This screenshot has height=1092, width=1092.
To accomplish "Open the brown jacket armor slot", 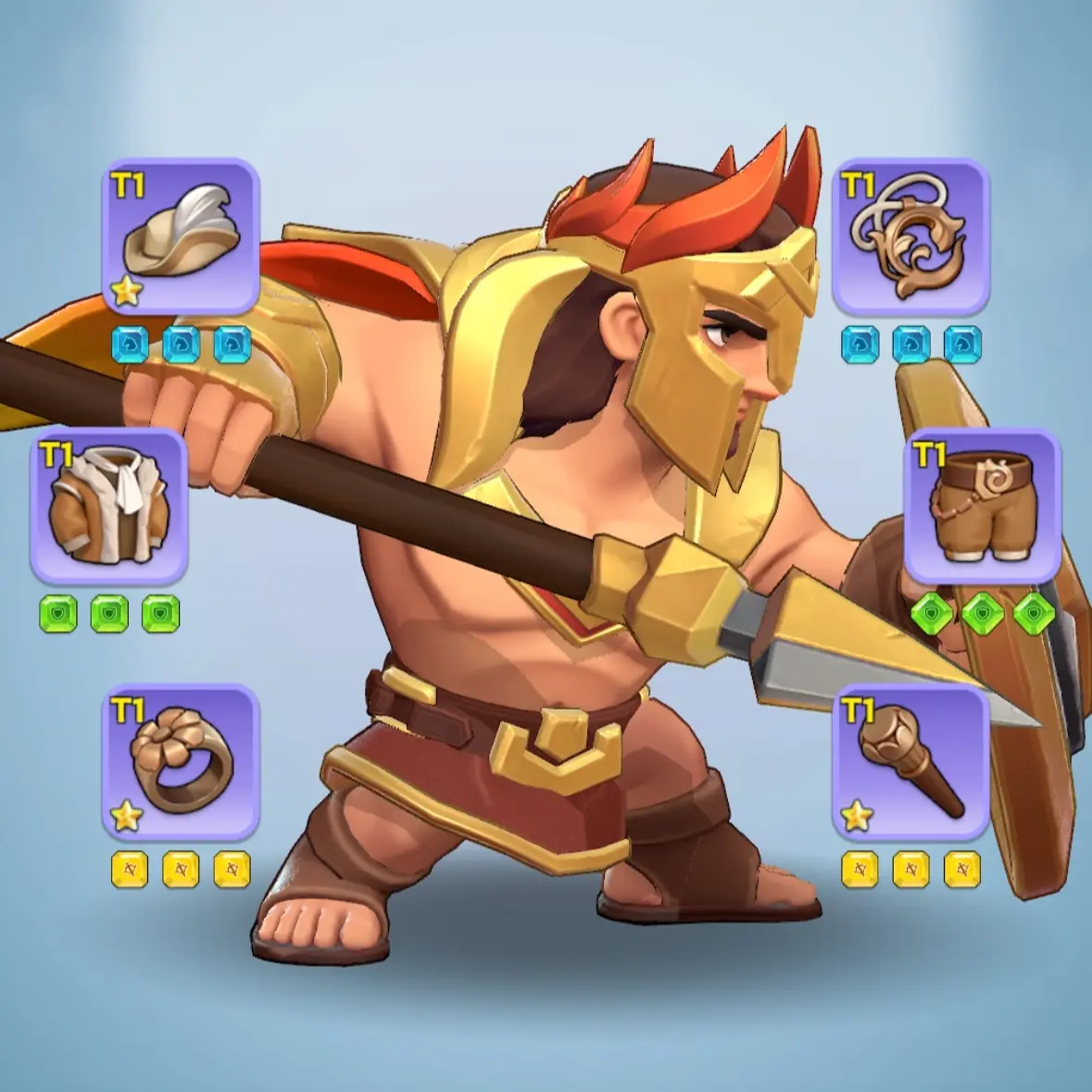I will point(109,506).
